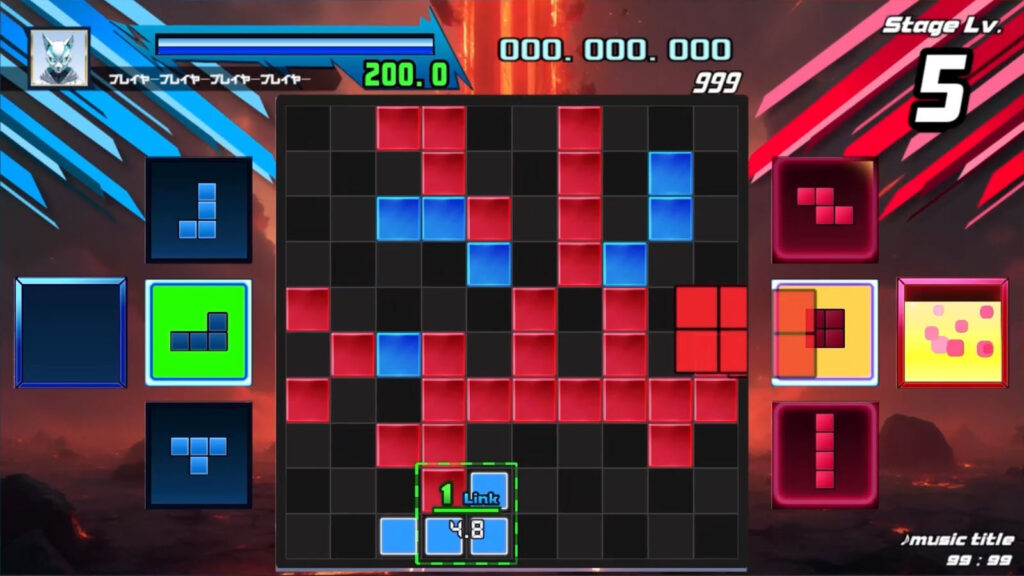
Task: Click the yellow opponent hold slot
Action: 952,332
